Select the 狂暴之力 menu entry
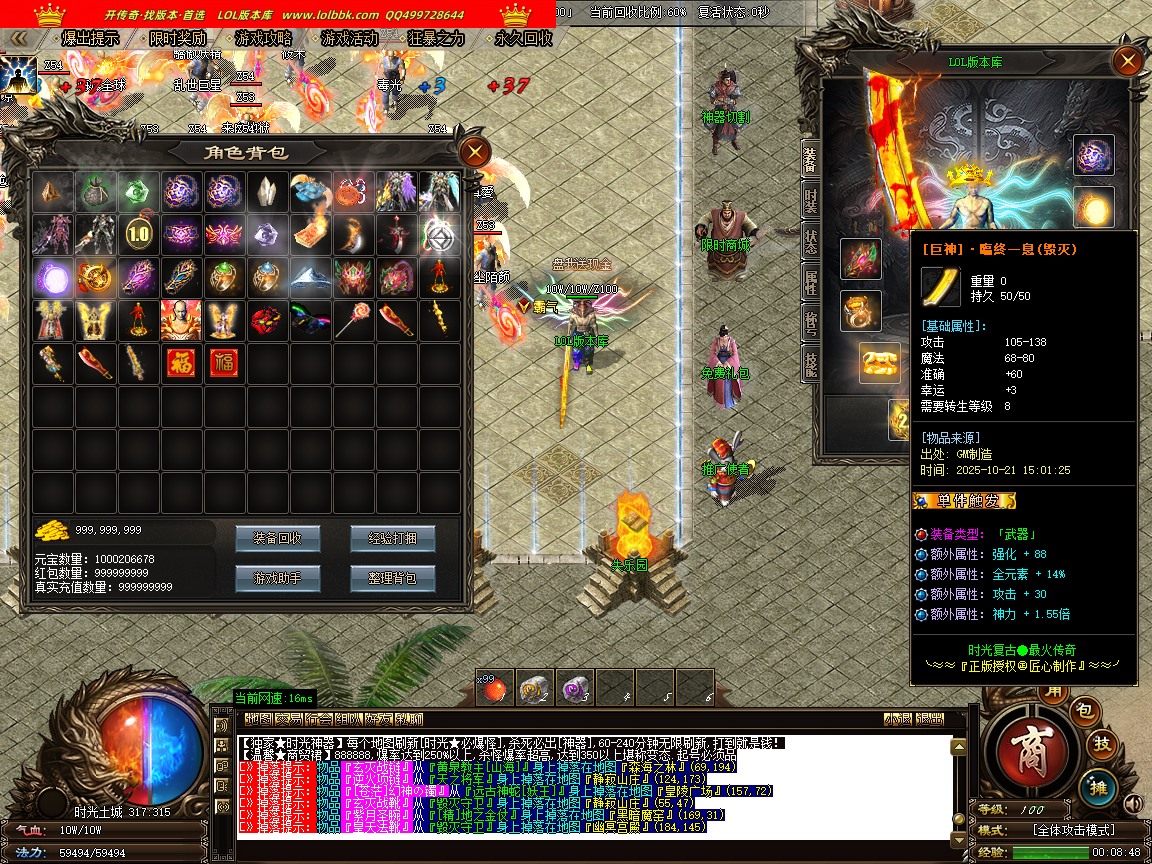 [436, 38]
